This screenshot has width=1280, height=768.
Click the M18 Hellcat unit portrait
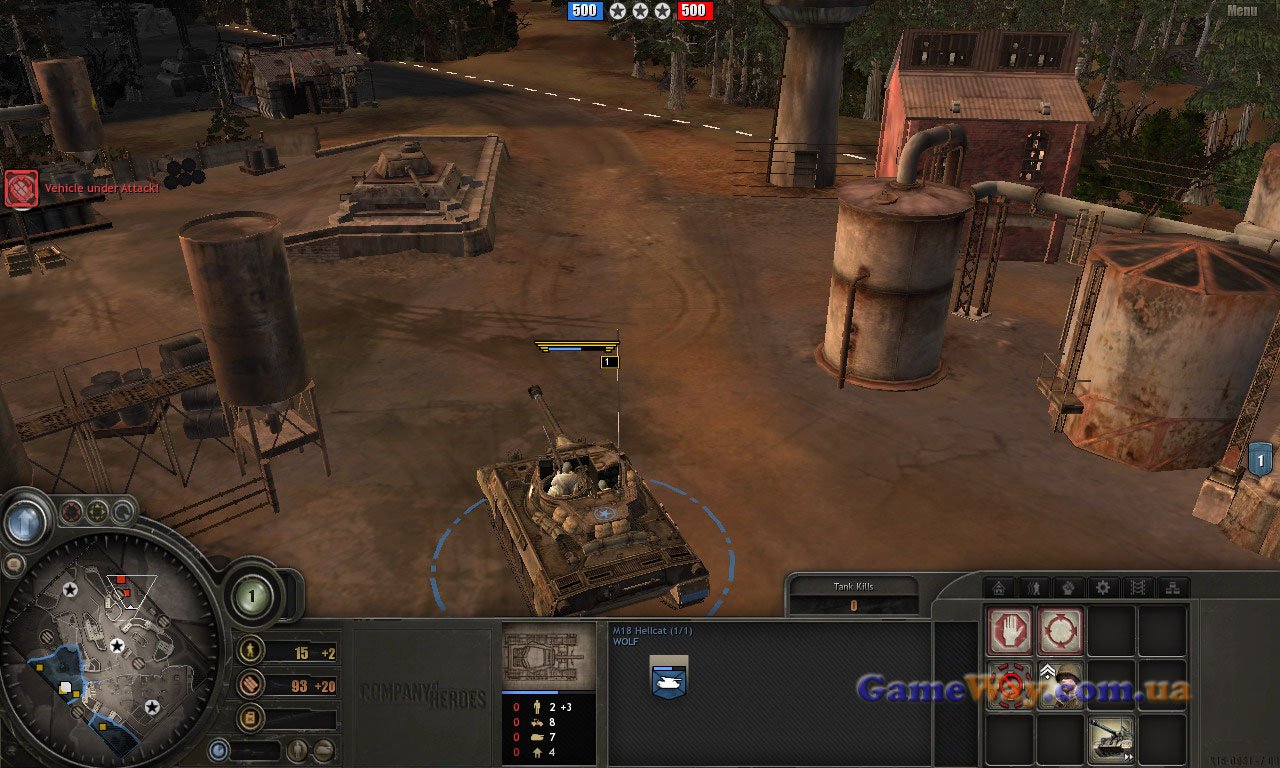coord(548,656)
